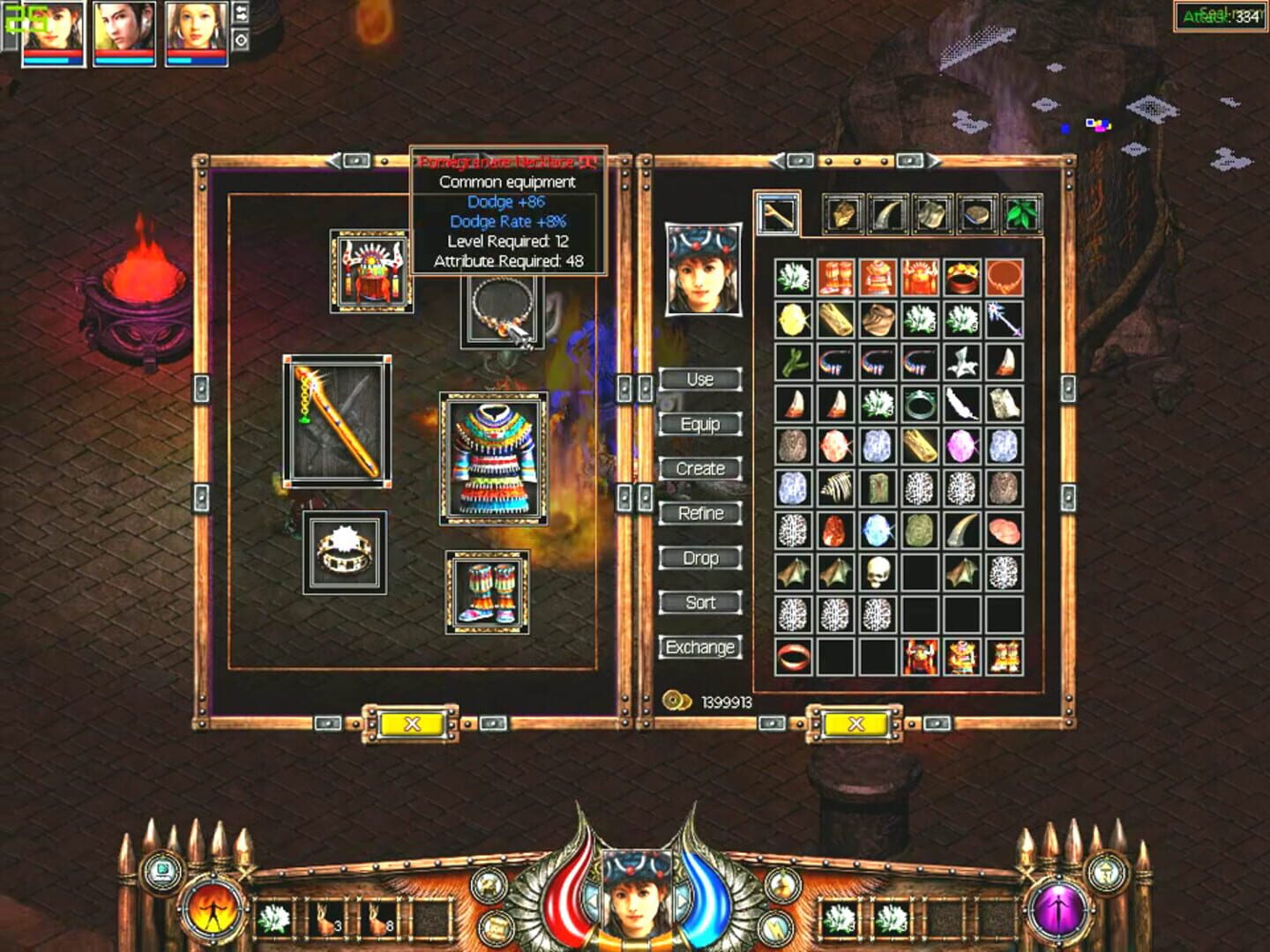Click the equipped golden staff weapon
1270x952 pixels.
click(338, 421)
